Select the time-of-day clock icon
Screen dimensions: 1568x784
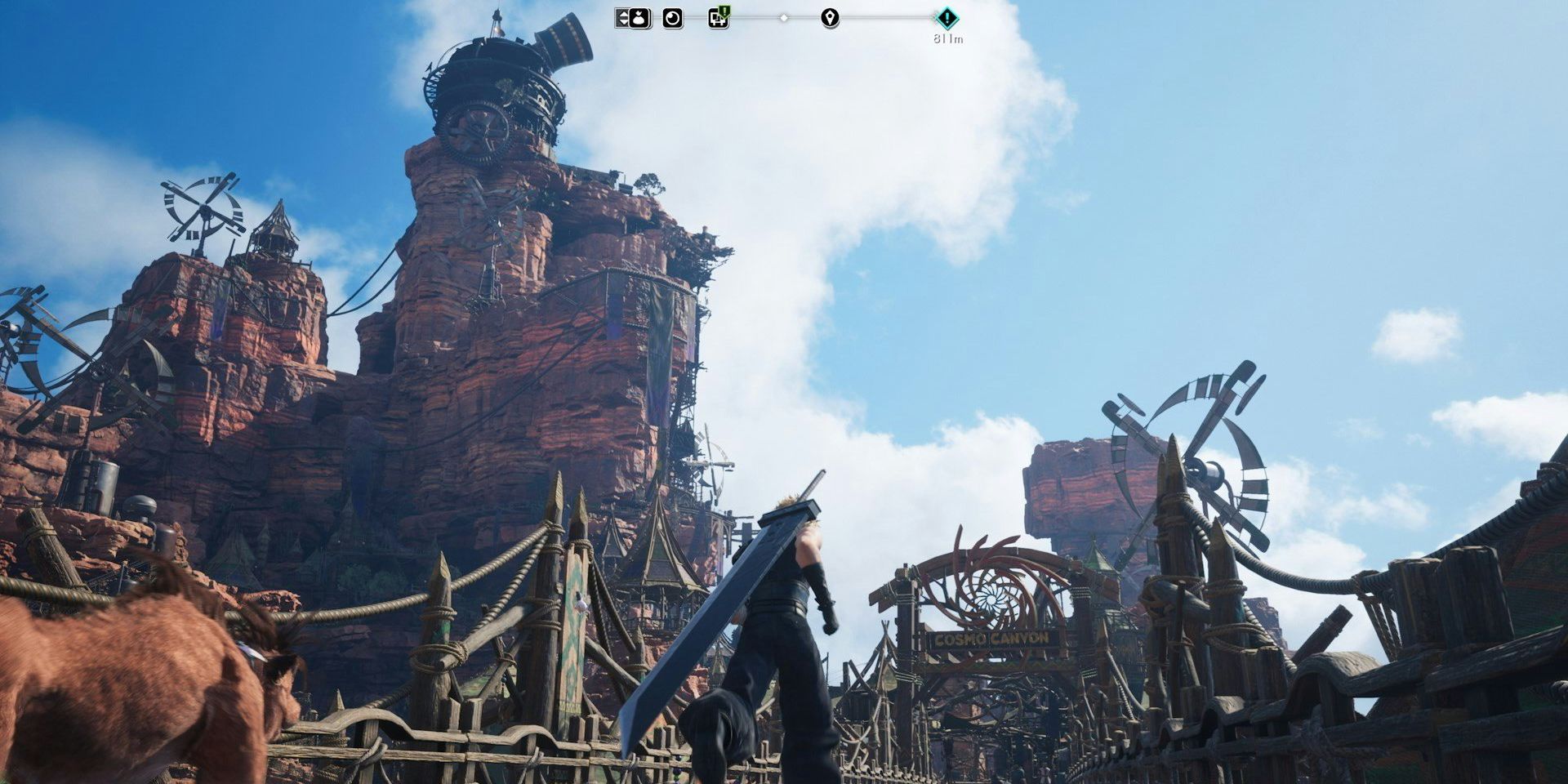pyautogui.click(x=672, y=18)
